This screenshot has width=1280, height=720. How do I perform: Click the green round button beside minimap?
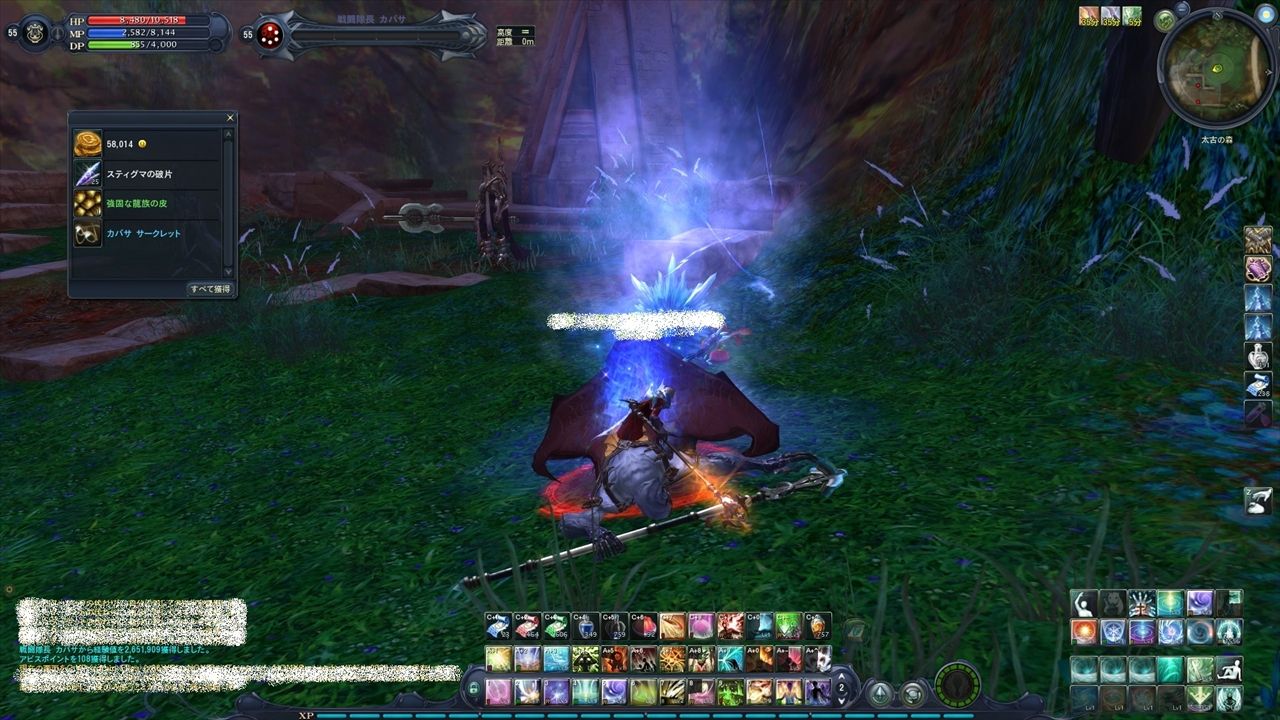[1164, 20]
